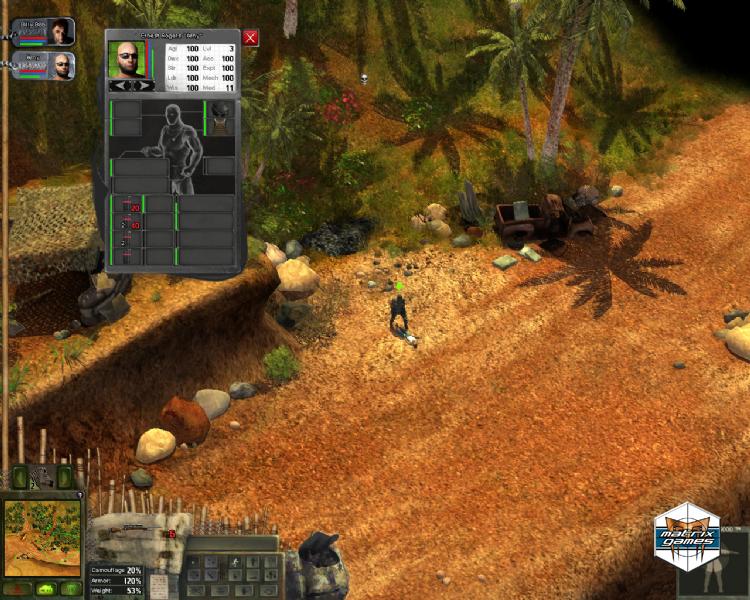
Task: Click the minimap
Action: point(42,538)
